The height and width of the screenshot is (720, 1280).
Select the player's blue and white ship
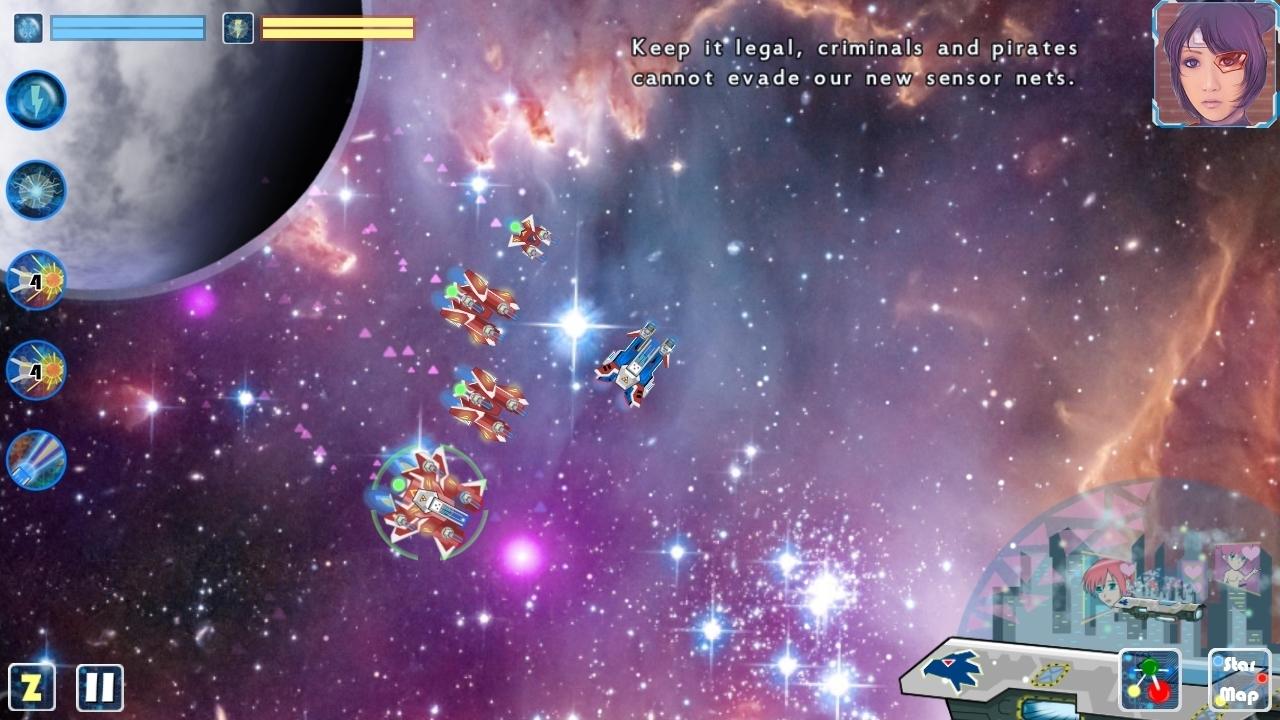coord(639,363)
